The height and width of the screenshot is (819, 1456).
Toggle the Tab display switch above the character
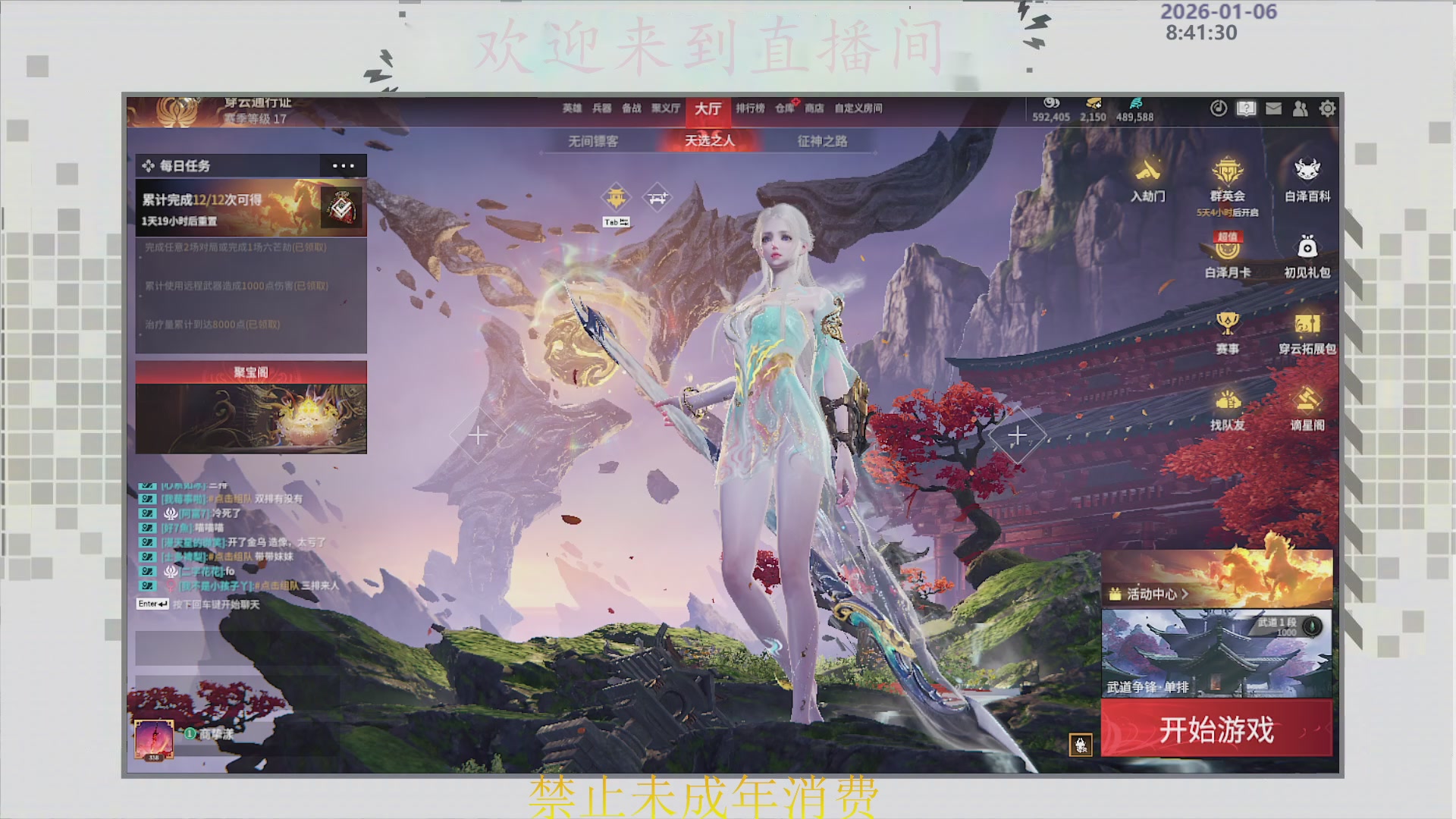[x=616, y=221]
